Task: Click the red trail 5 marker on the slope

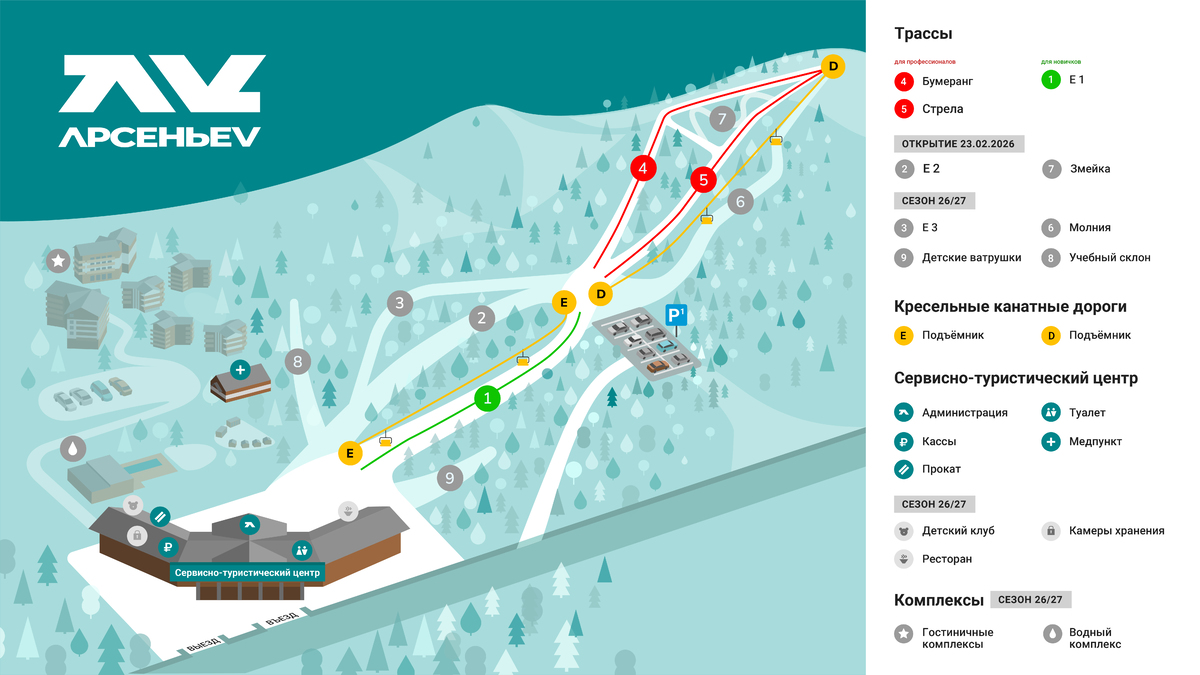Action: pos(704,180)
